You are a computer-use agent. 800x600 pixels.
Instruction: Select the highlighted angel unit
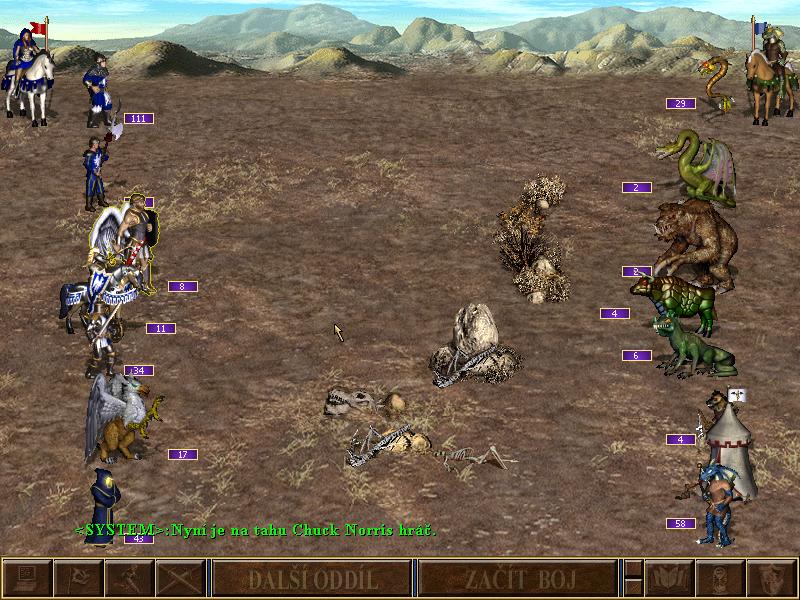[127, 240]
